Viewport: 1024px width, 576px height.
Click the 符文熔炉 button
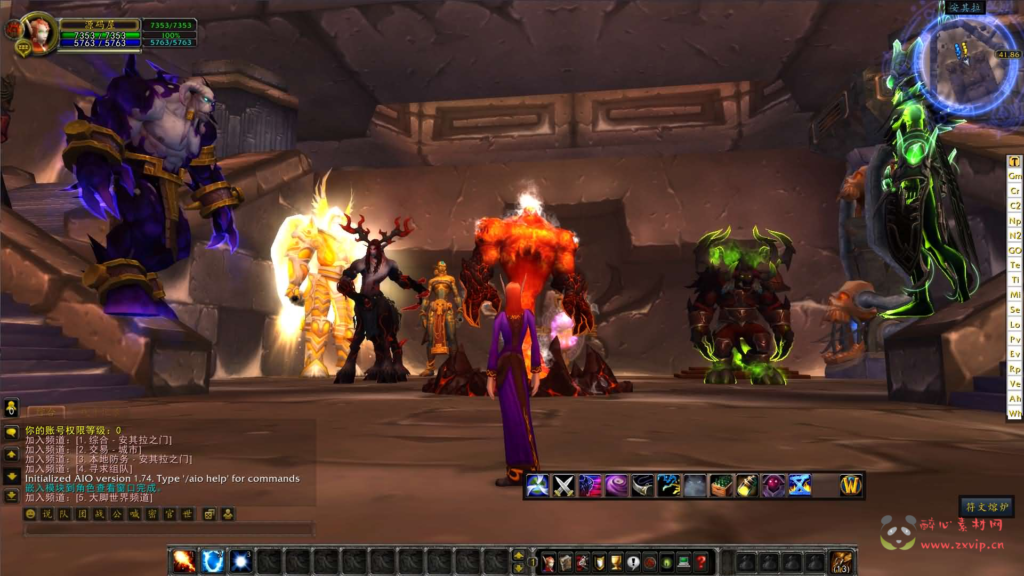(x=986, y=507)
